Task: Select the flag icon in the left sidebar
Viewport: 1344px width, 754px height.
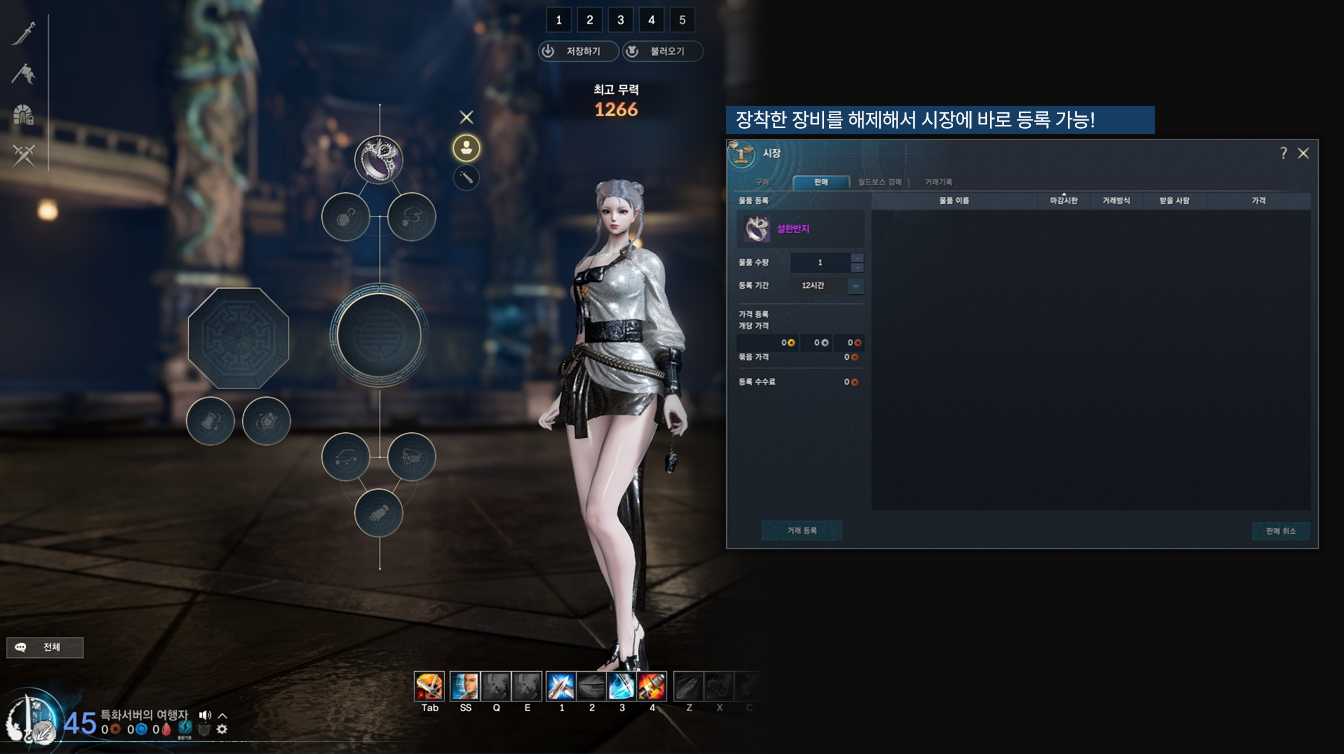Action: click(x=25, y=71)
